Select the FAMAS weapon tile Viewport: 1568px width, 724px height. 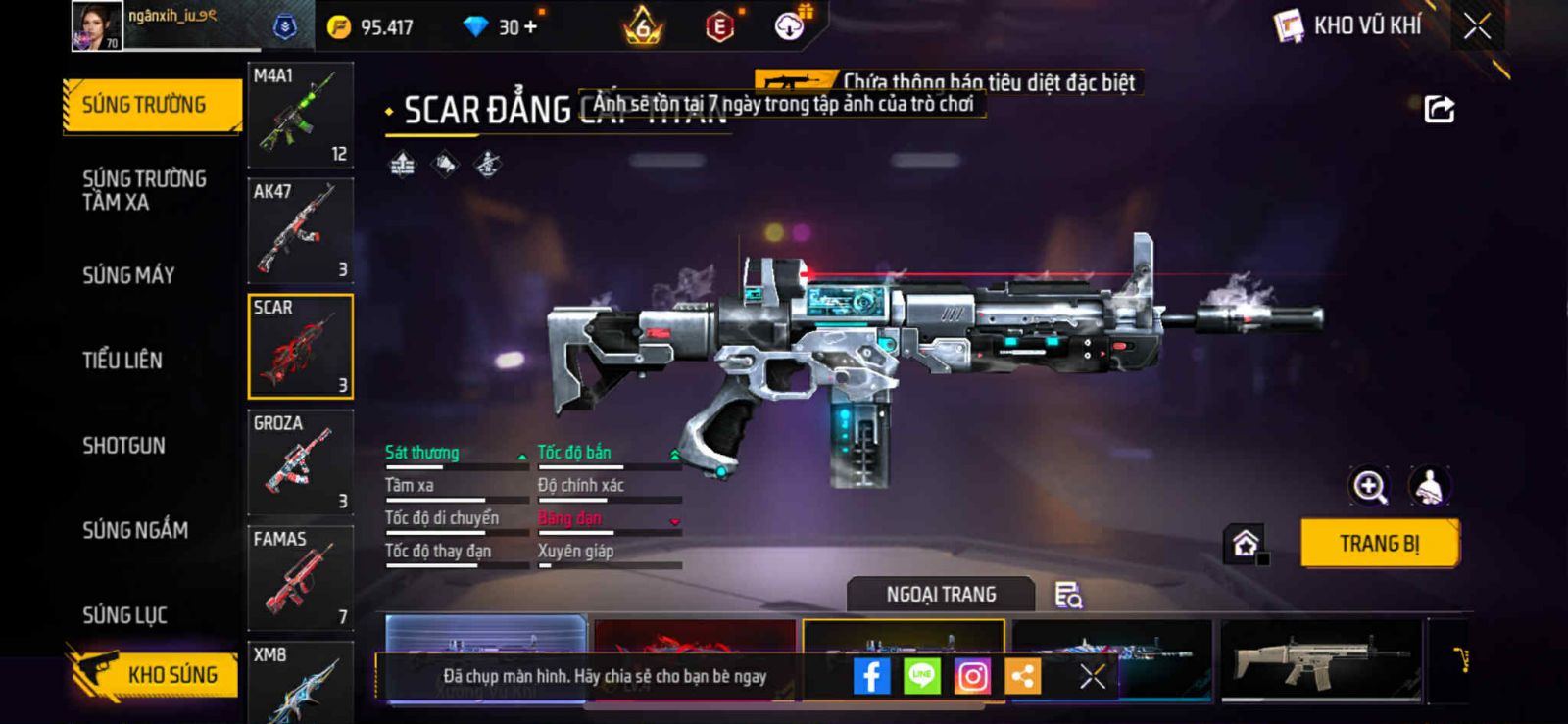click(300, 577)
